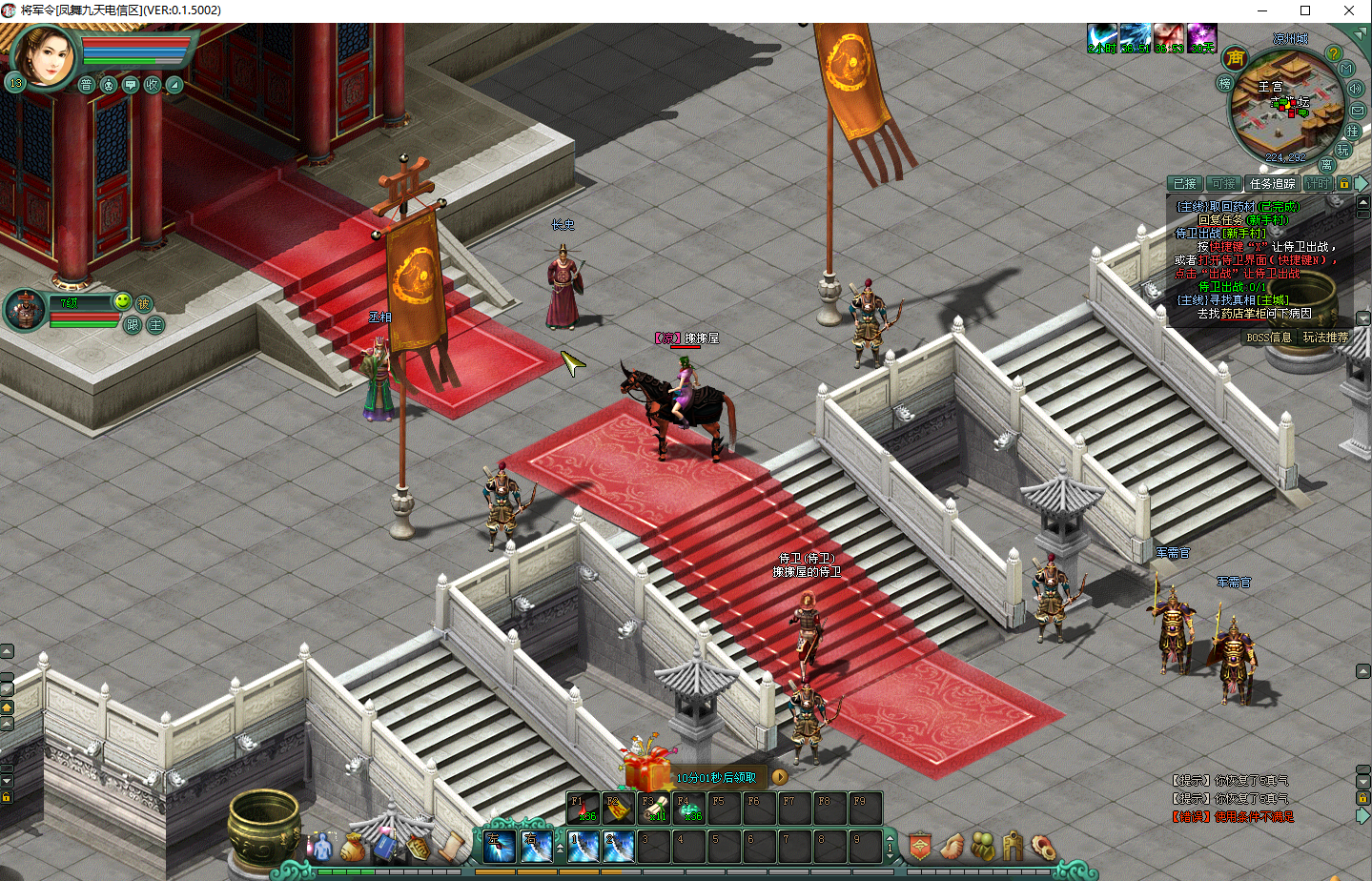Image resolution: width=1372 pixels, height=881 pixels.
Task: Click the question mark help icon
Action: point(1334,54)
